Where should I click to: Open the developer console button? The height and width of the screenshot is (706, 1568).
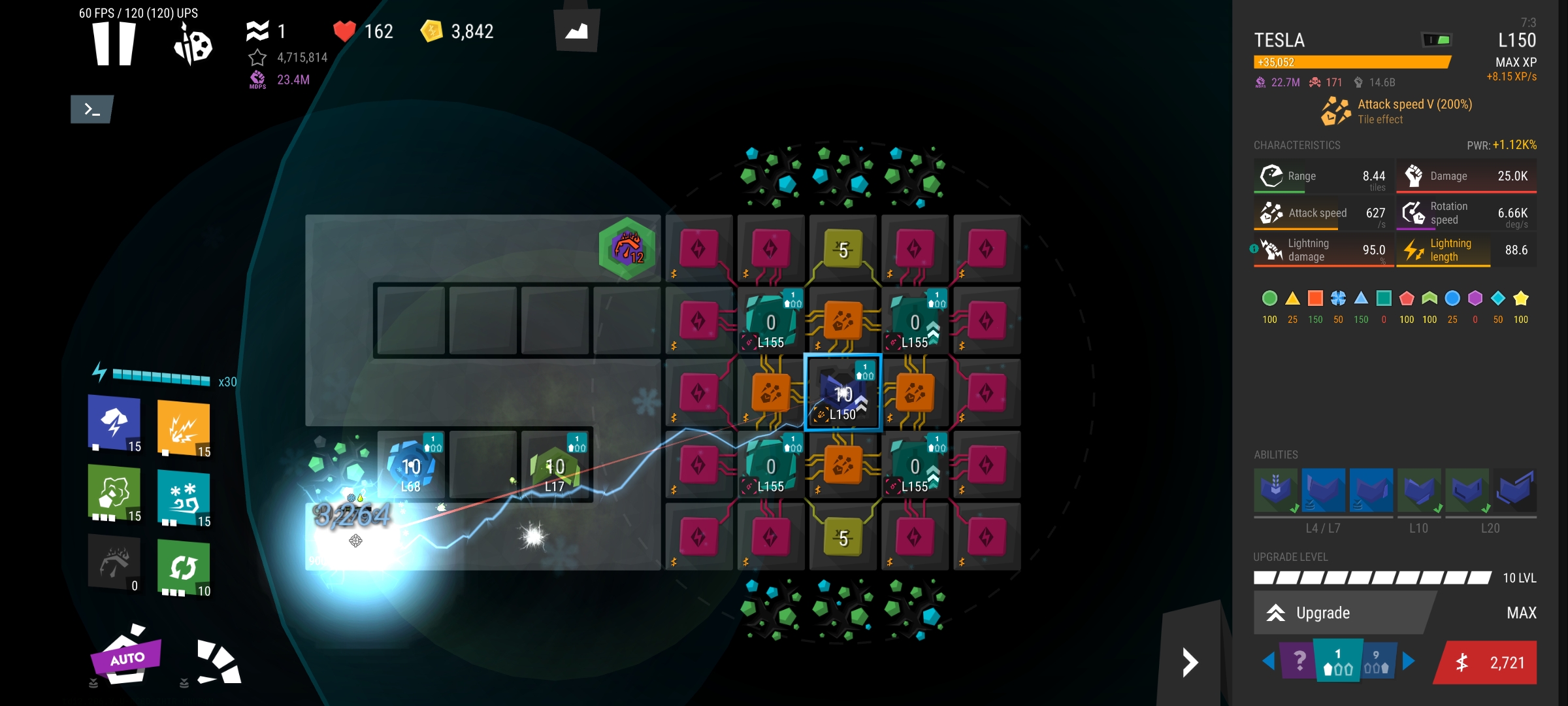(x=92, y=109)
